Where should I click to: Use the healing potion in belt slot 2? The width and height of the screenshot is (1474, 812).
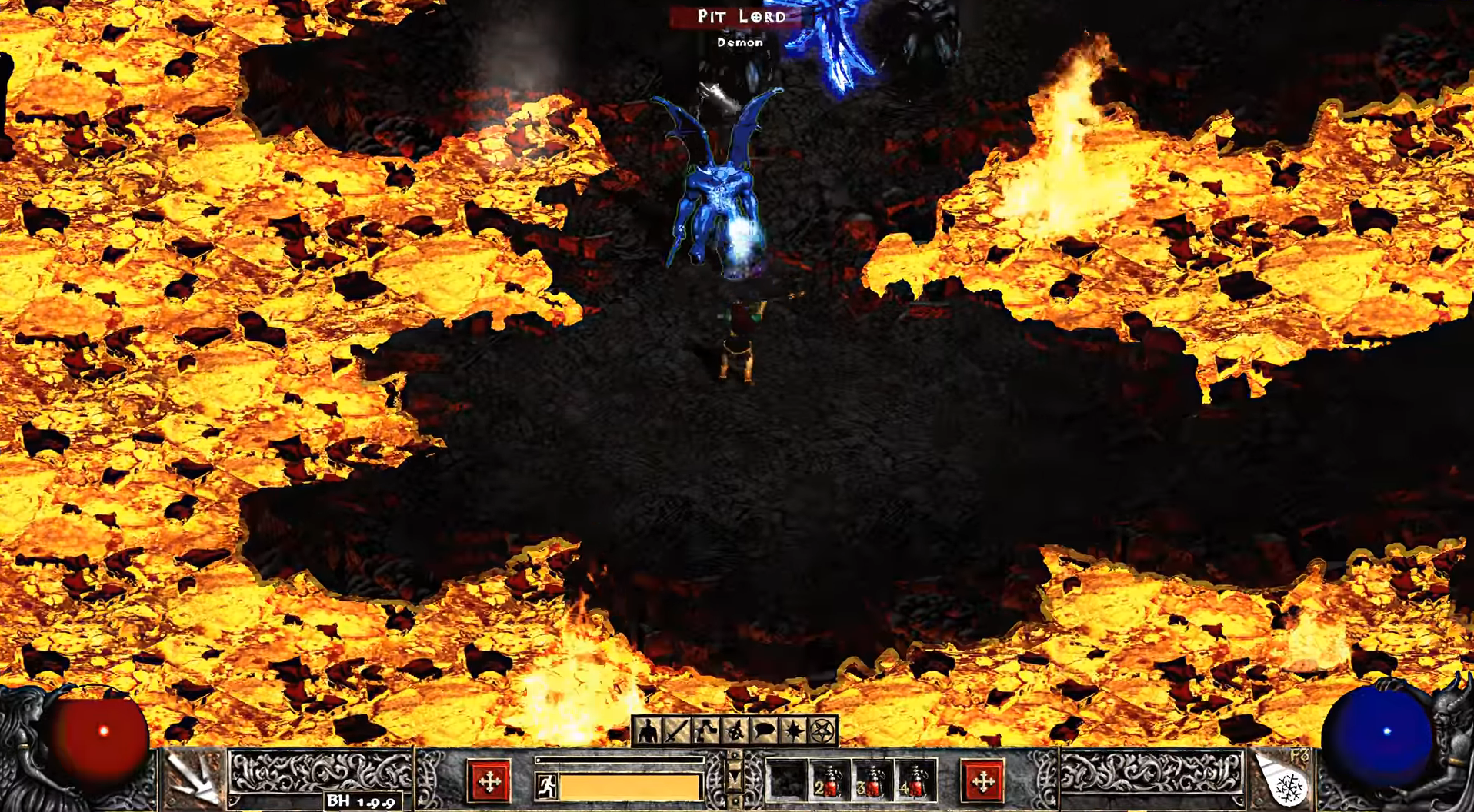coord(829,782)
